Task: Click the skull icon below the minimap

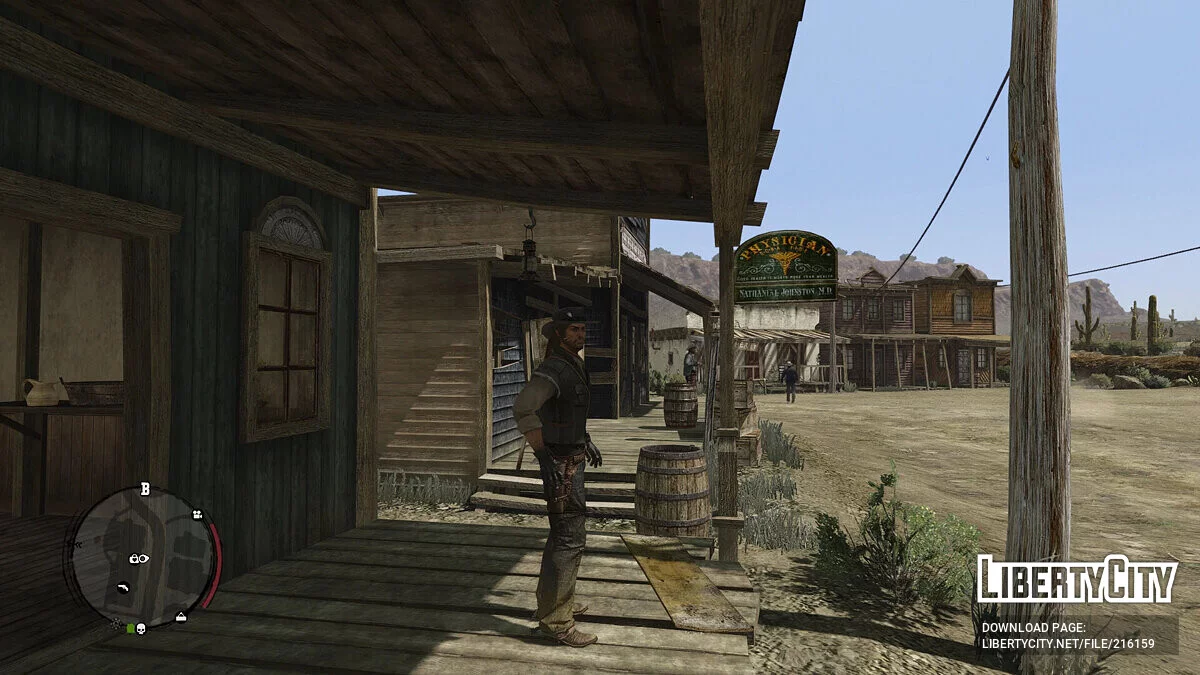Action: 141,628
